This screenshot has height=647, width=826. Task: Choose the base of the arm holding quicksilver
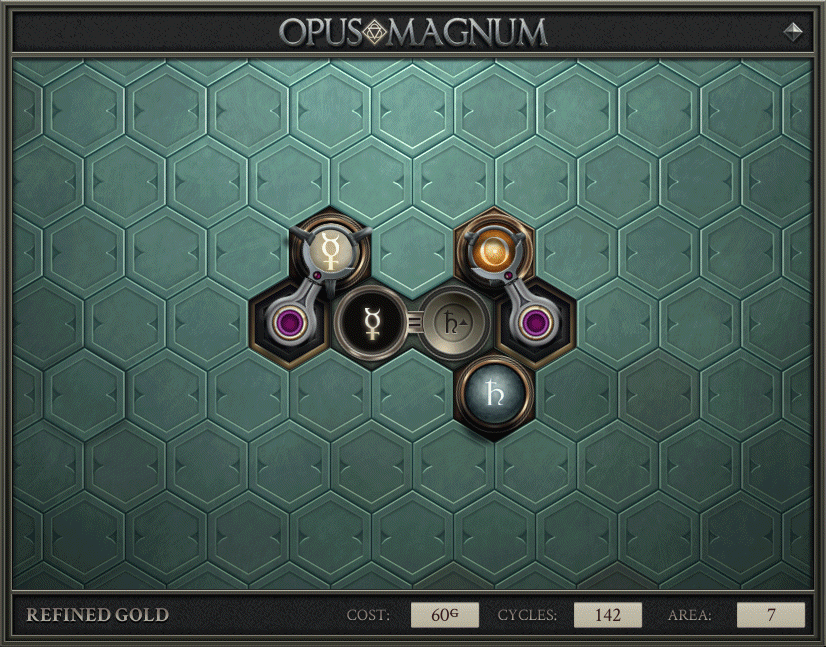click(x=291, y=324)
